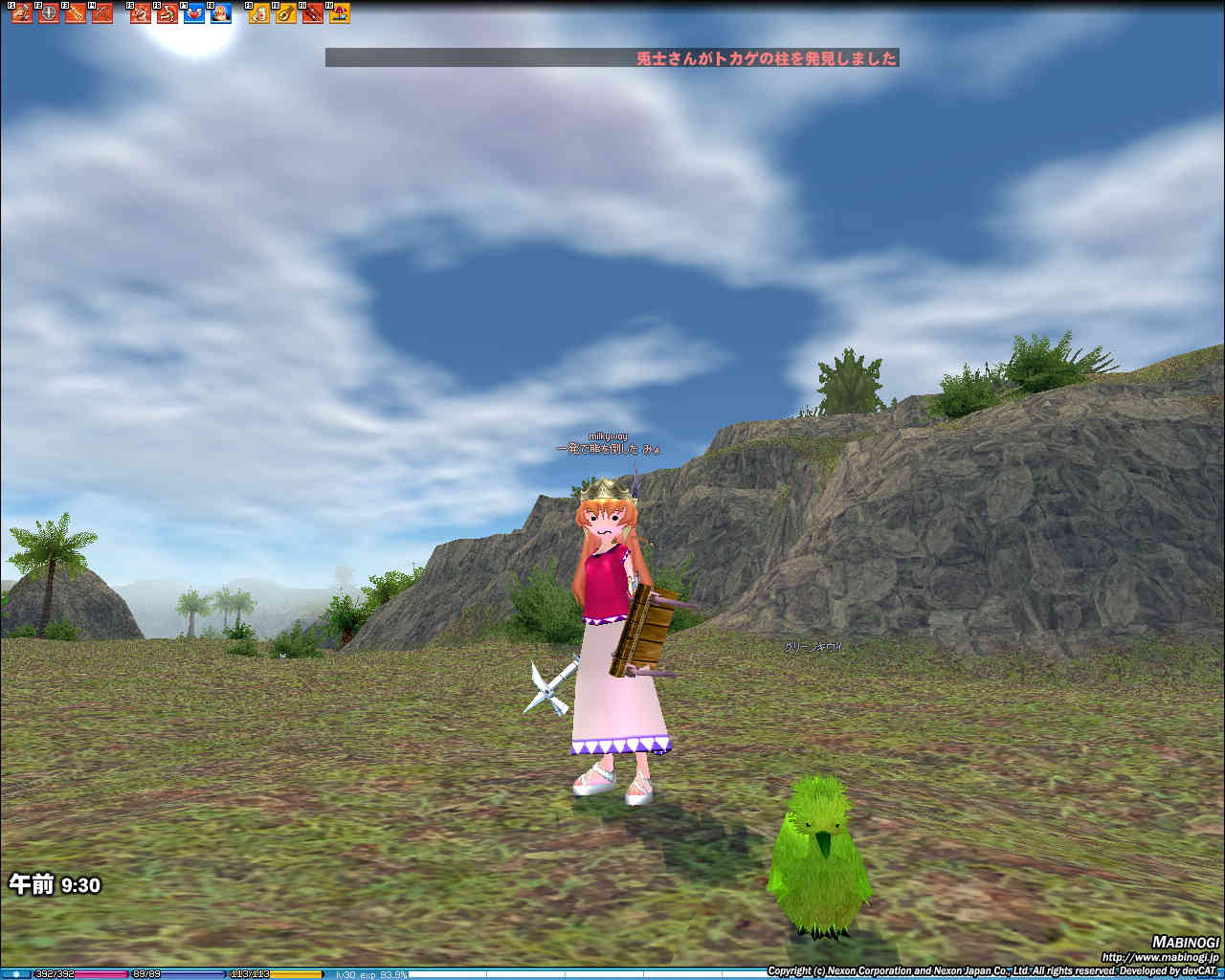The height and width of the screenshot is (980, 1225).
Task: Cast the winged heart healing skill
Action: (x=194, y=13)
